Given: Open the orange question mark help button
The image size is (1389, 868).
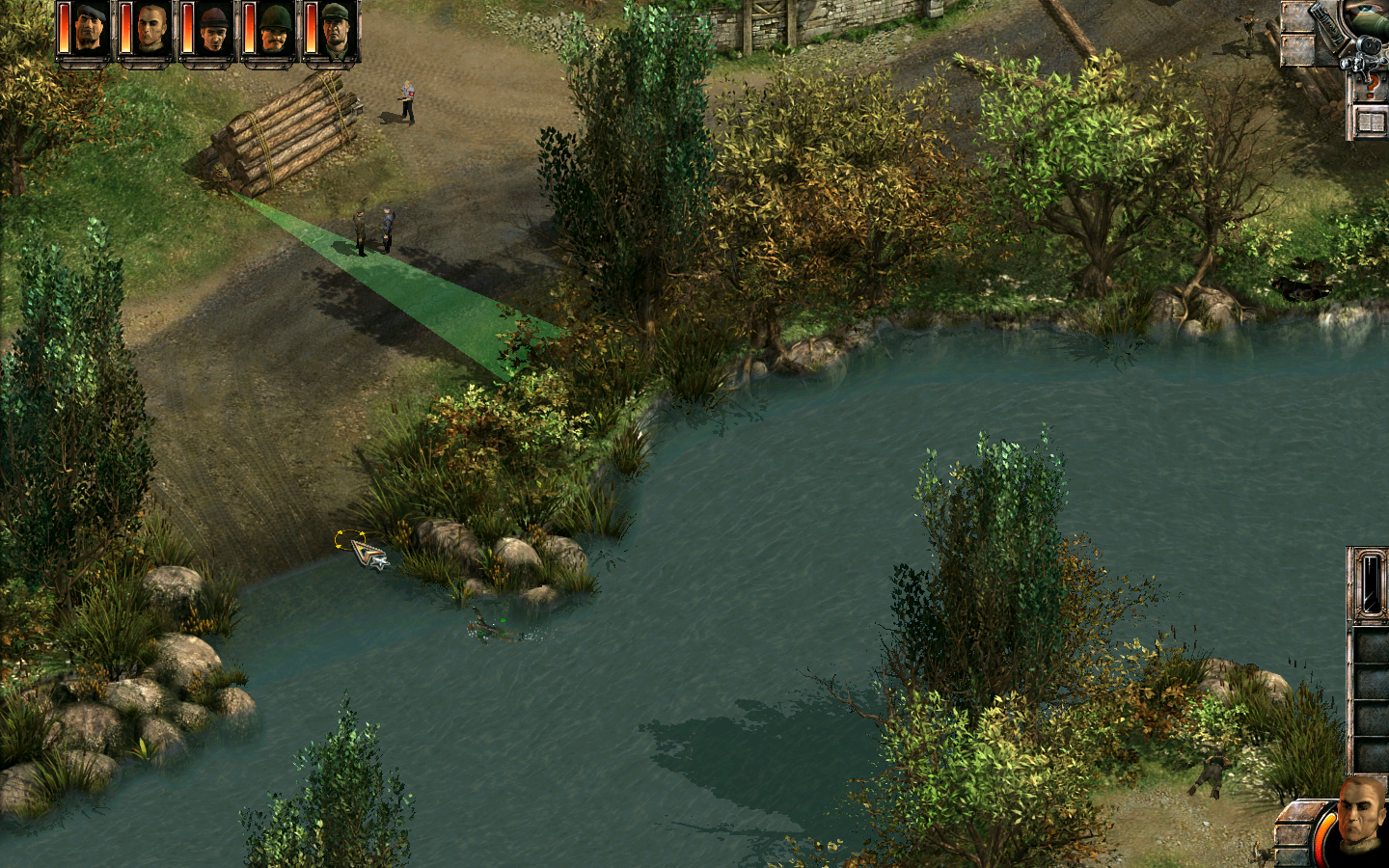Looking at the screenshot, I should point(1371,88).
